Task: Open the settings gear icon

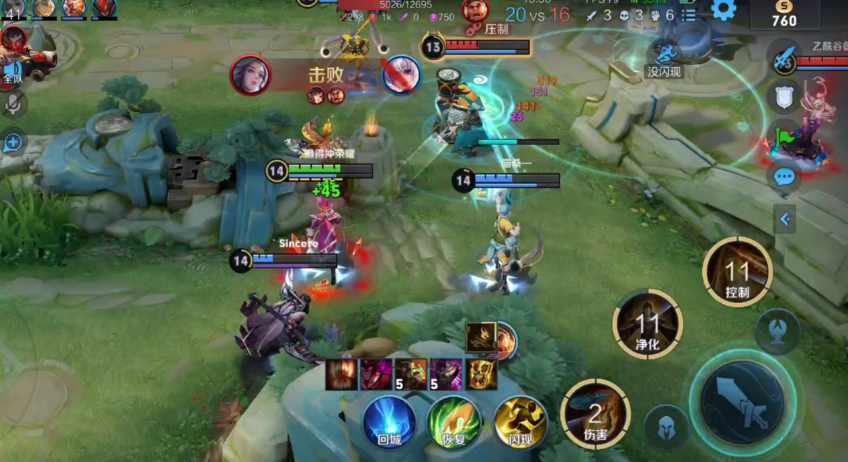Action: pos(723,11)
